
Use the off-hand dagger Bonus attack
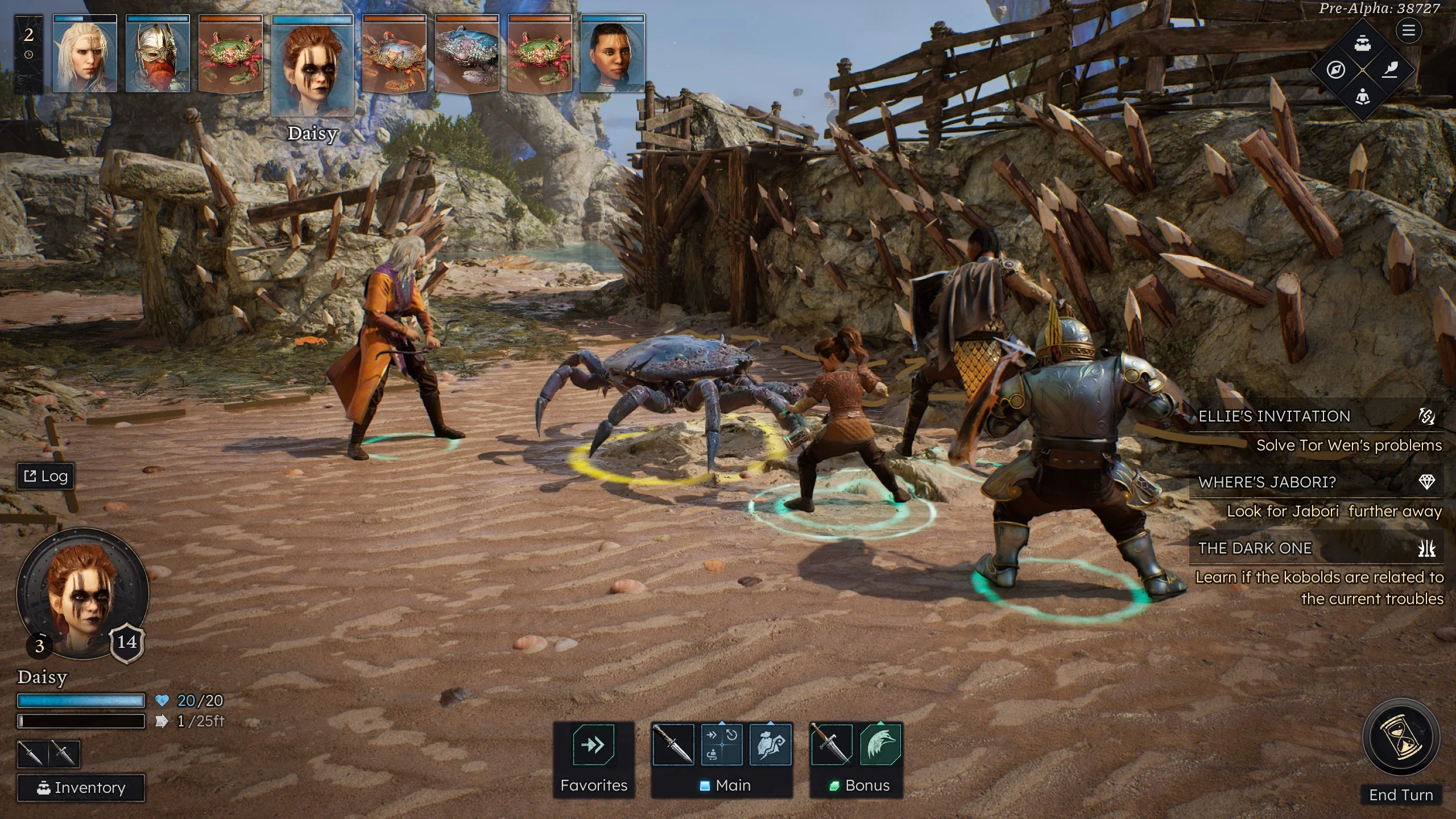(831, 744)
